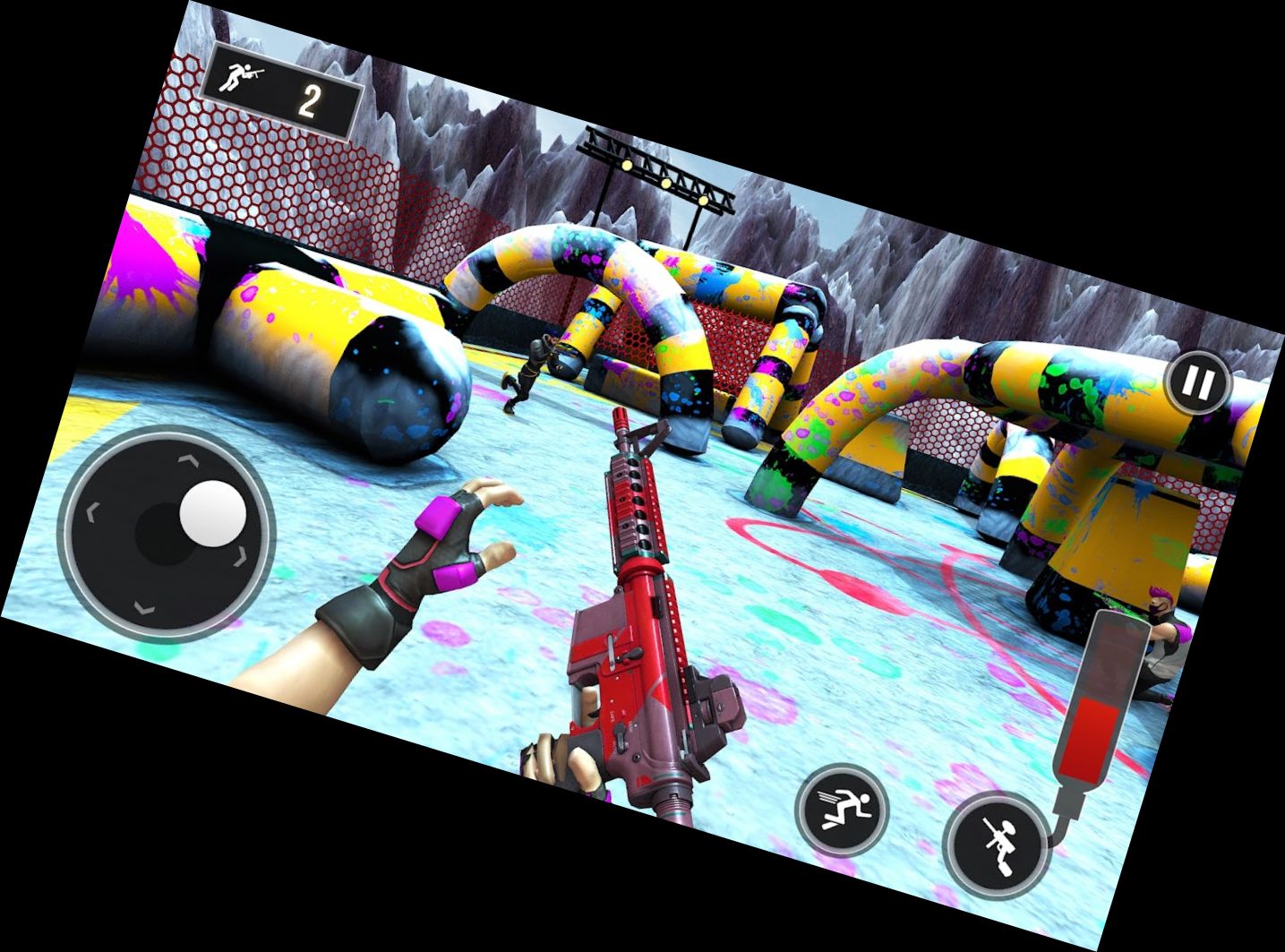Tap the down arrow below the joystick
Image resolution: width=1285 pixels, height=952 pixels.
point(144,608)
